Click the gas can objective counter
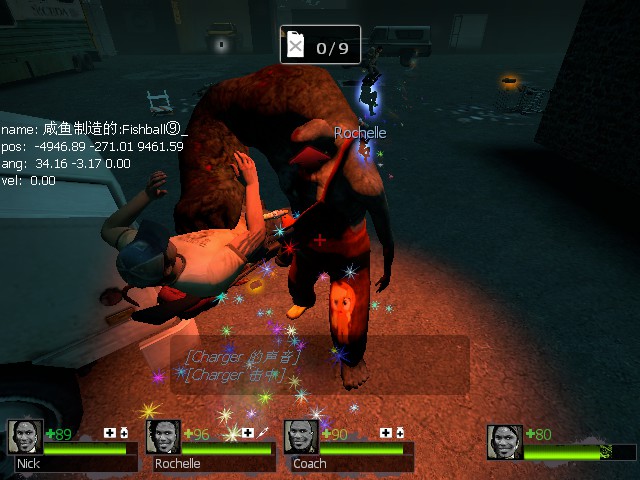 tap(320, 45)
